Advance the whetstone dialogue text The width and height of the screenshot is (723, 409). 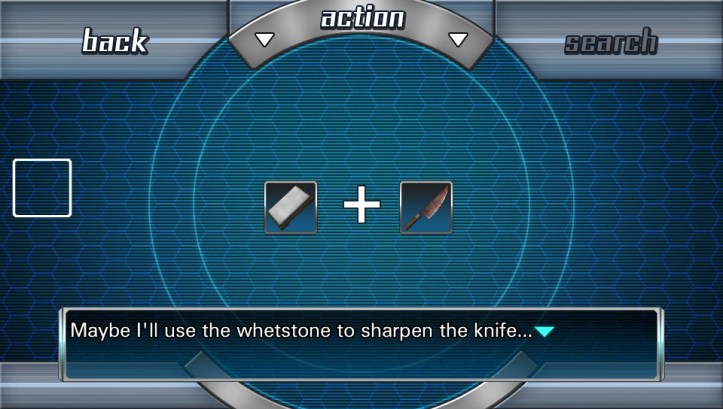(544, 331)
